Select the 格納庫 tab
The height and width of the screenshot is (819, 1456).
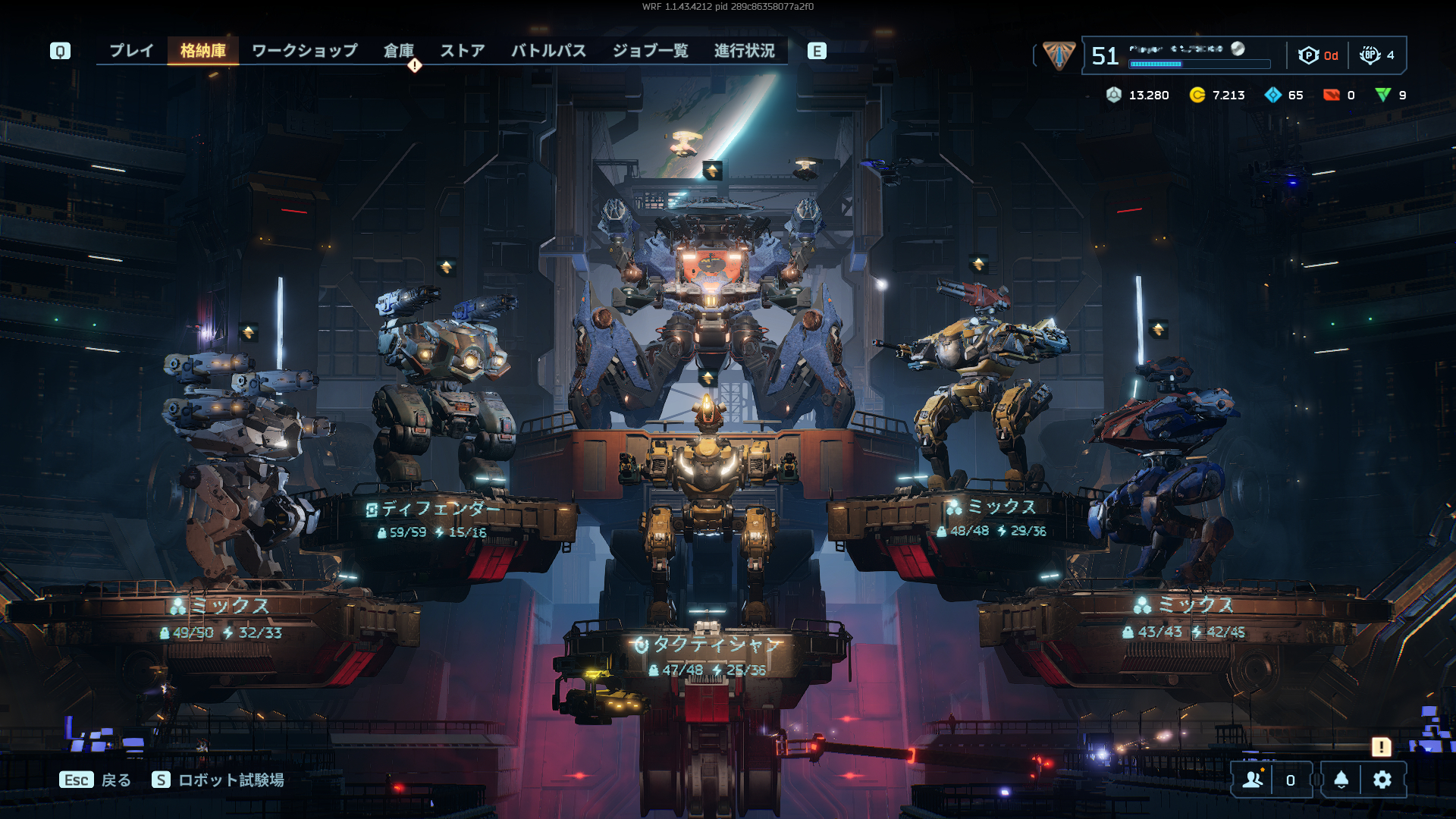click(x=202, y=51)
